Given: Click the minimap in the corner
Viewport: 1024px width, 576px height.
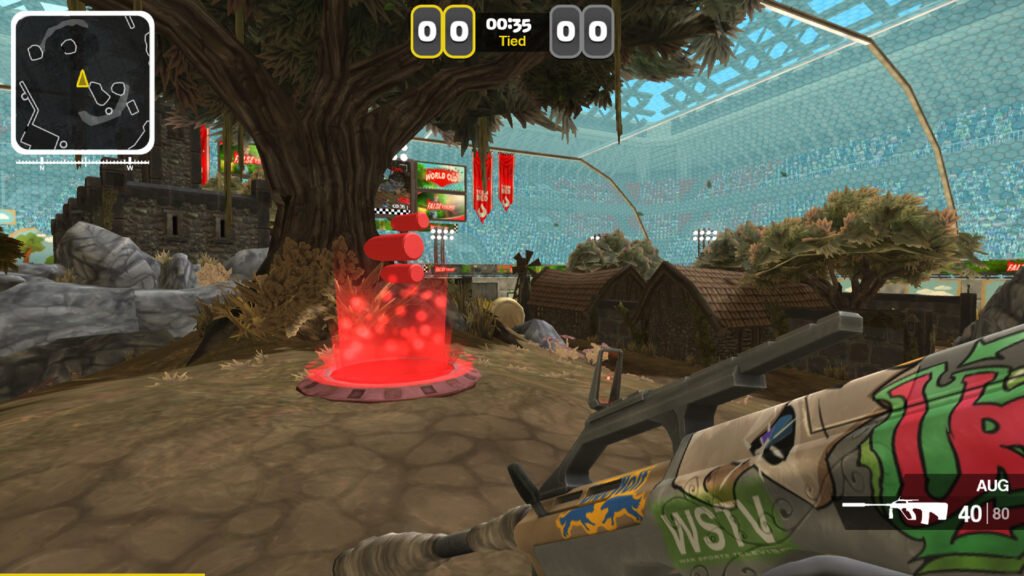Looking at the screenshot, I should [x=83, y=82].
